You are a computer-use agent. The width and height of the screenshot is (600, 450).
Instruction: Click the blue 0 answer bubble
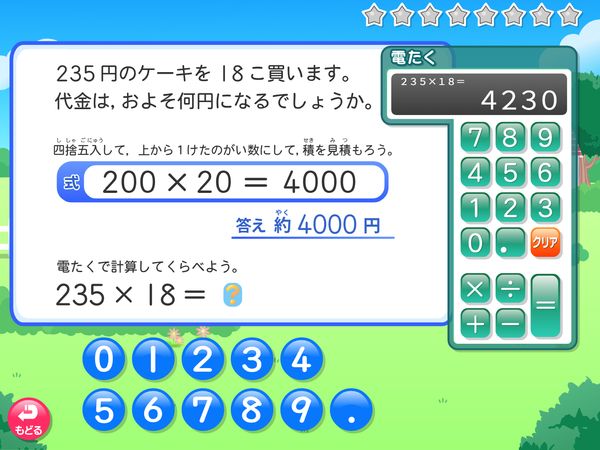pos(104,360)
